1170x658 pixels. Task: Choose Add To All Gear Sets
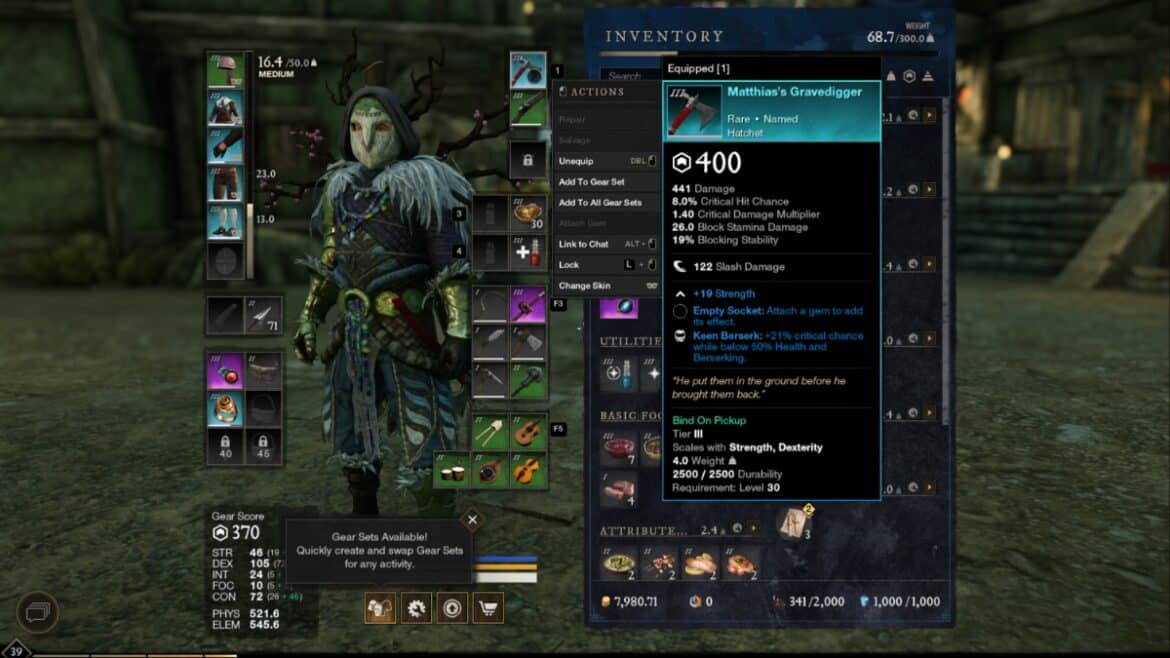point(600,203)
